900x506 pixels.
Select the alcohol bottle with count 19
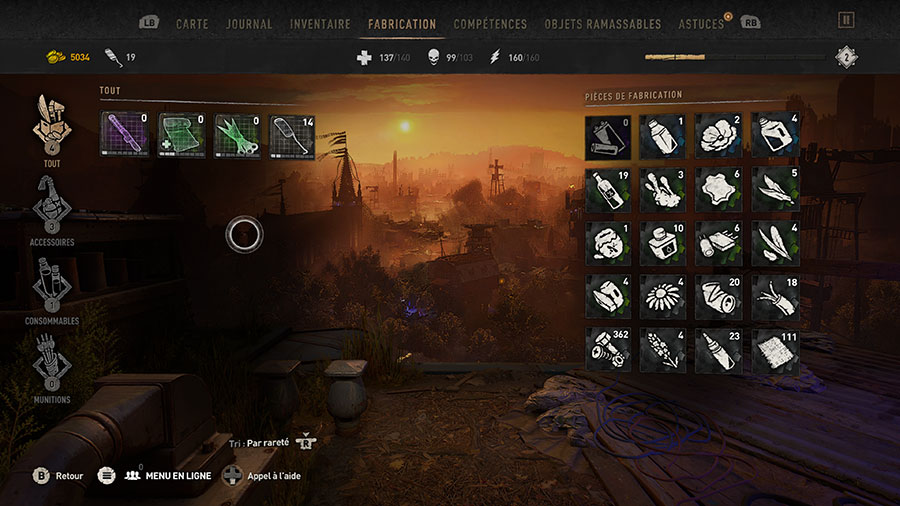pyautogui.click(x=609, y=189)
